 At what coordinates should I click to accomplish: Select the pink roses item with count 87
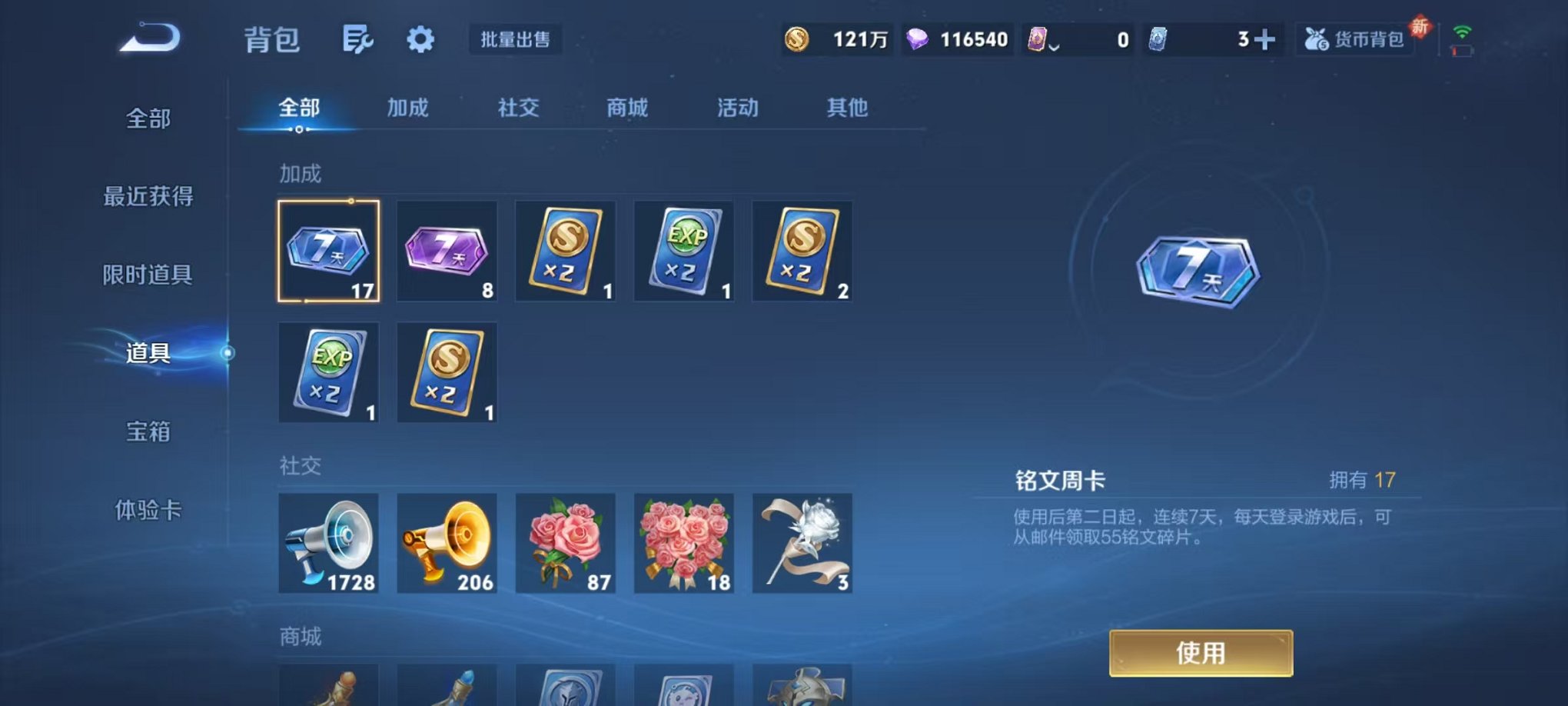pyautogui.click(x=565, y=542)
